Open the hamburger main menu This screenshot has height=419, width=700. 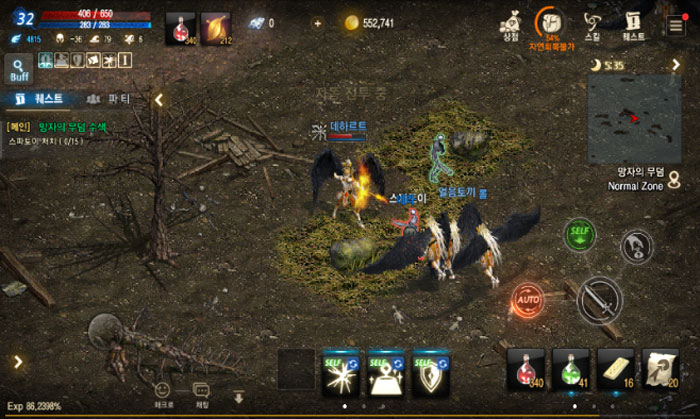[677, 25]
